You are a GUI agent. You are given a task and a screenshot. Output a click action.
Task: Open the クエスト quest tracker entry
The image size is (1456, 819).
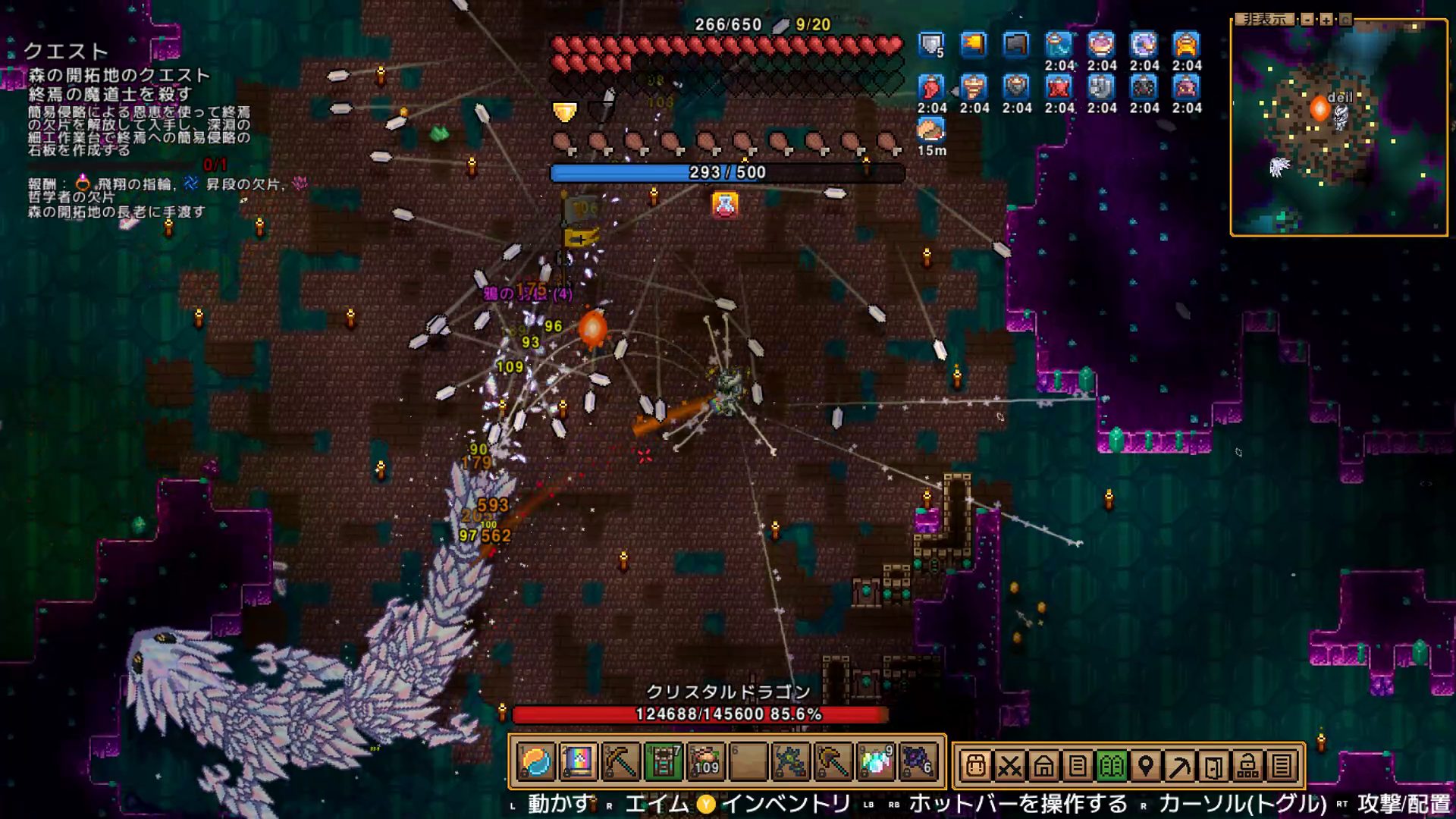tap(66, 52)
